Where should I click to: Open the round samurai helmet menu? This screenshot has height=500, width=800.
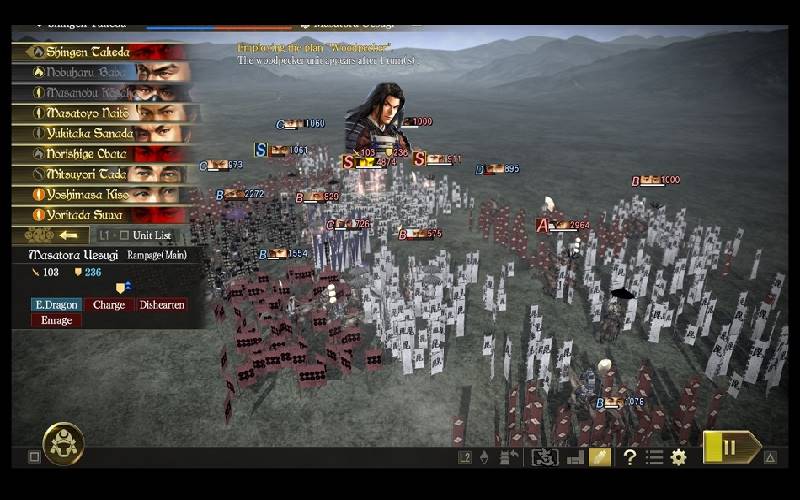(x=63, y=443)
